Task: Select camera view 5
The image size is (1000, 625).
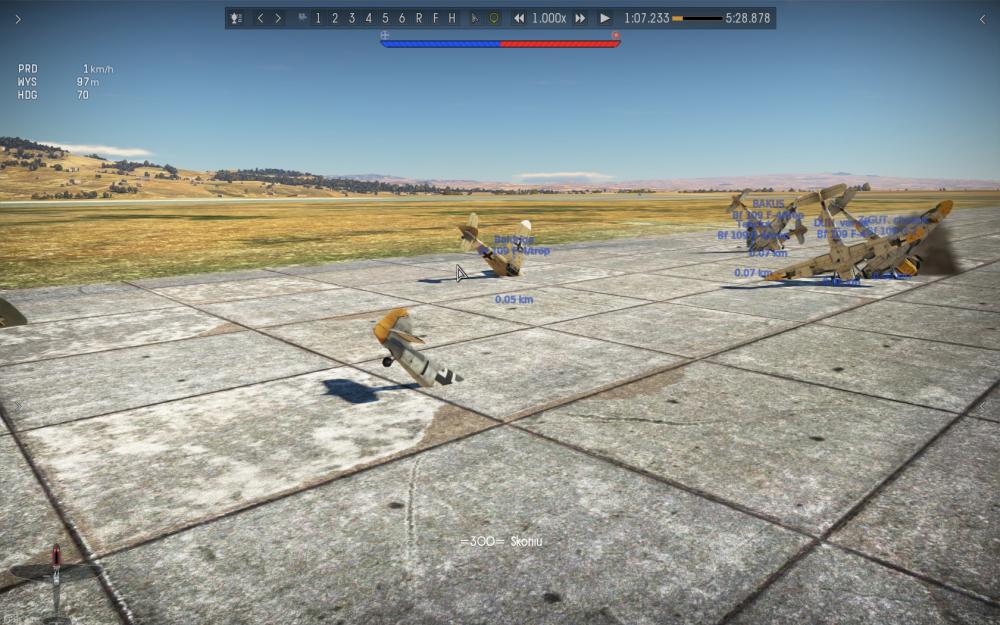Action: [x=385, y=18]
